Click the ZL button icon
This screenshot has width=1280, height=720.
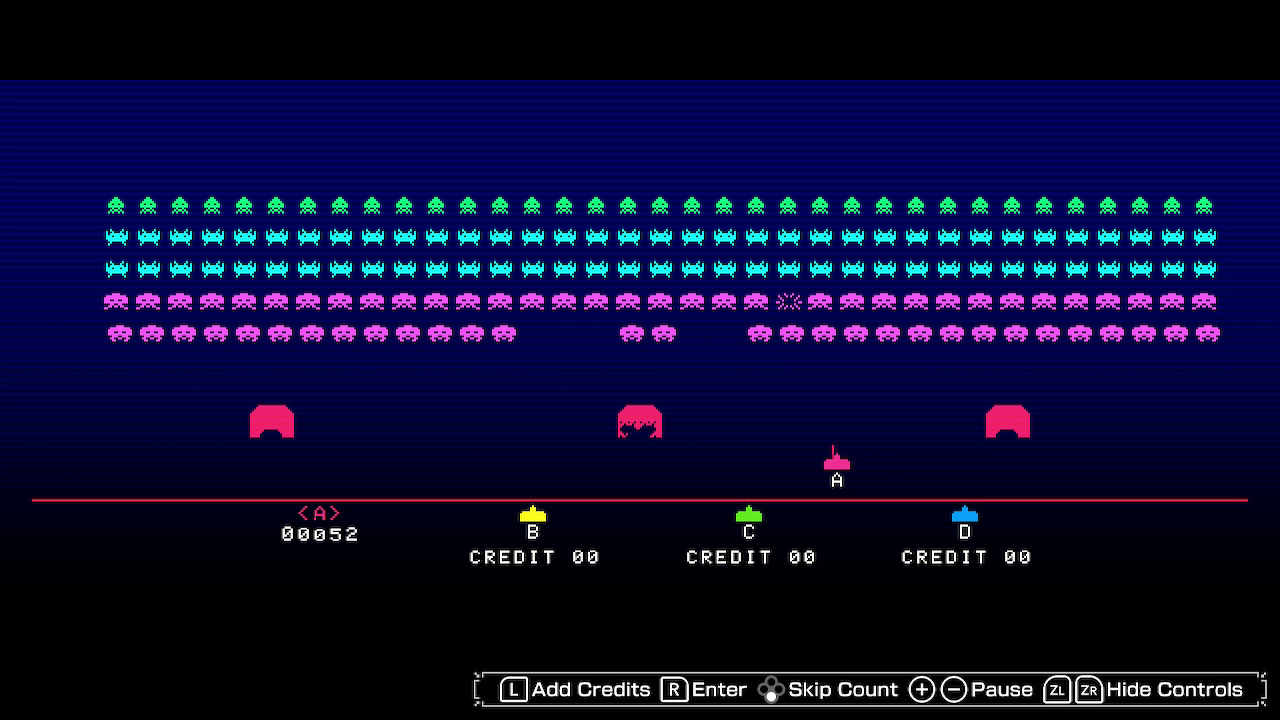tap(1055, 689)
